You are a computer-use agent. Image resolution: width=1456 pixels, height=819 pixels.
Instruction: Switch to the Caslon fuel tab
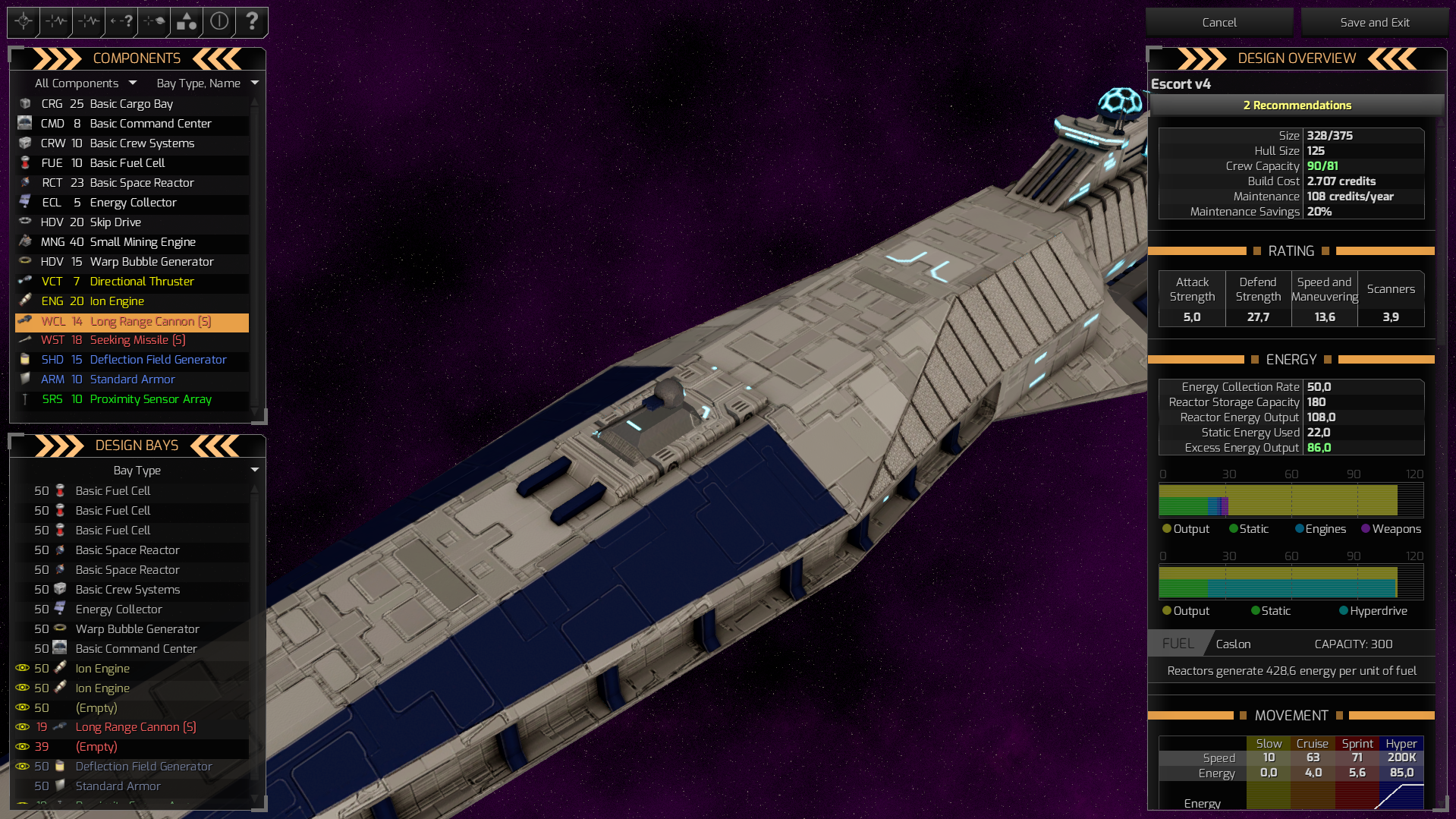[x=1233, y=643]
